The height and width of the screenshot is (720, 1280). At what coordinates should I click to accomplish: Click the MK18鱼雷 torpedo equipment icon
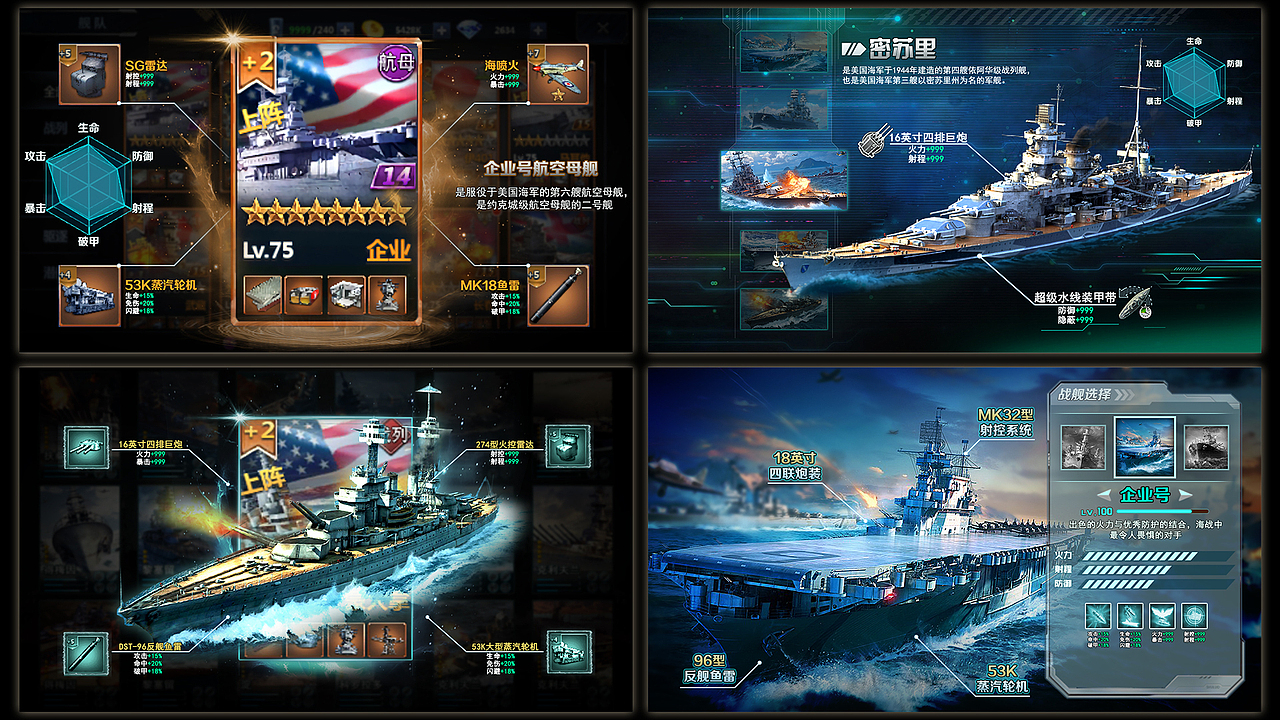(560, 296)
